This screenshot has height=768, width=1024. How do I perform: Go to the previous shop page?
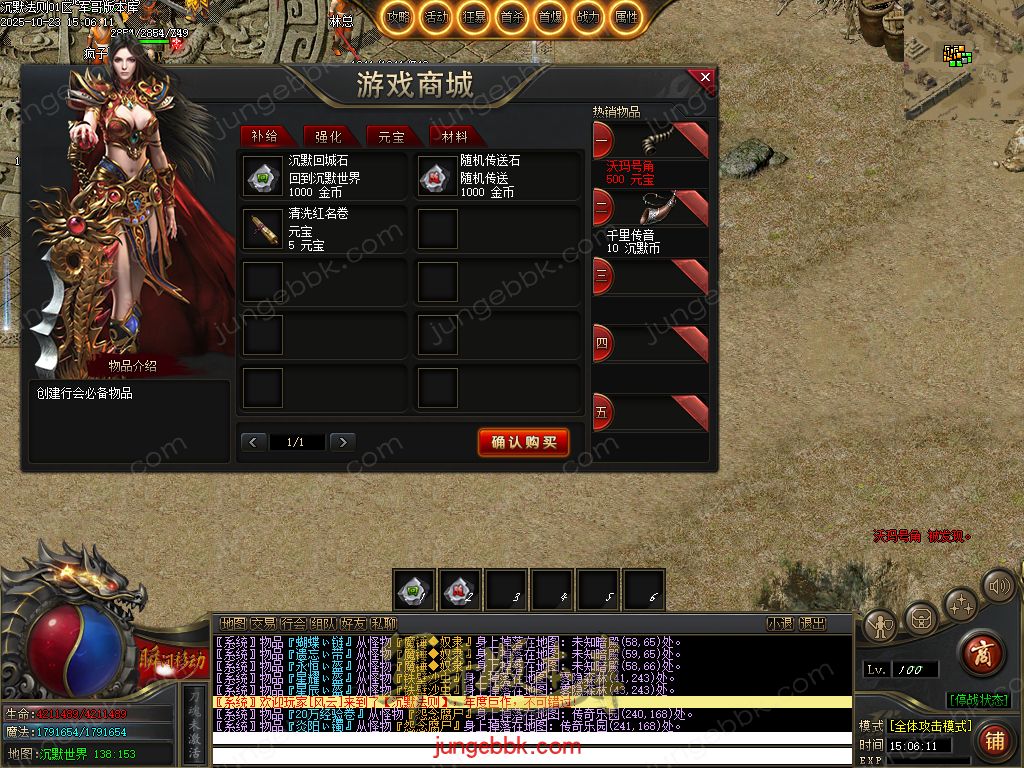click(254, 442)
